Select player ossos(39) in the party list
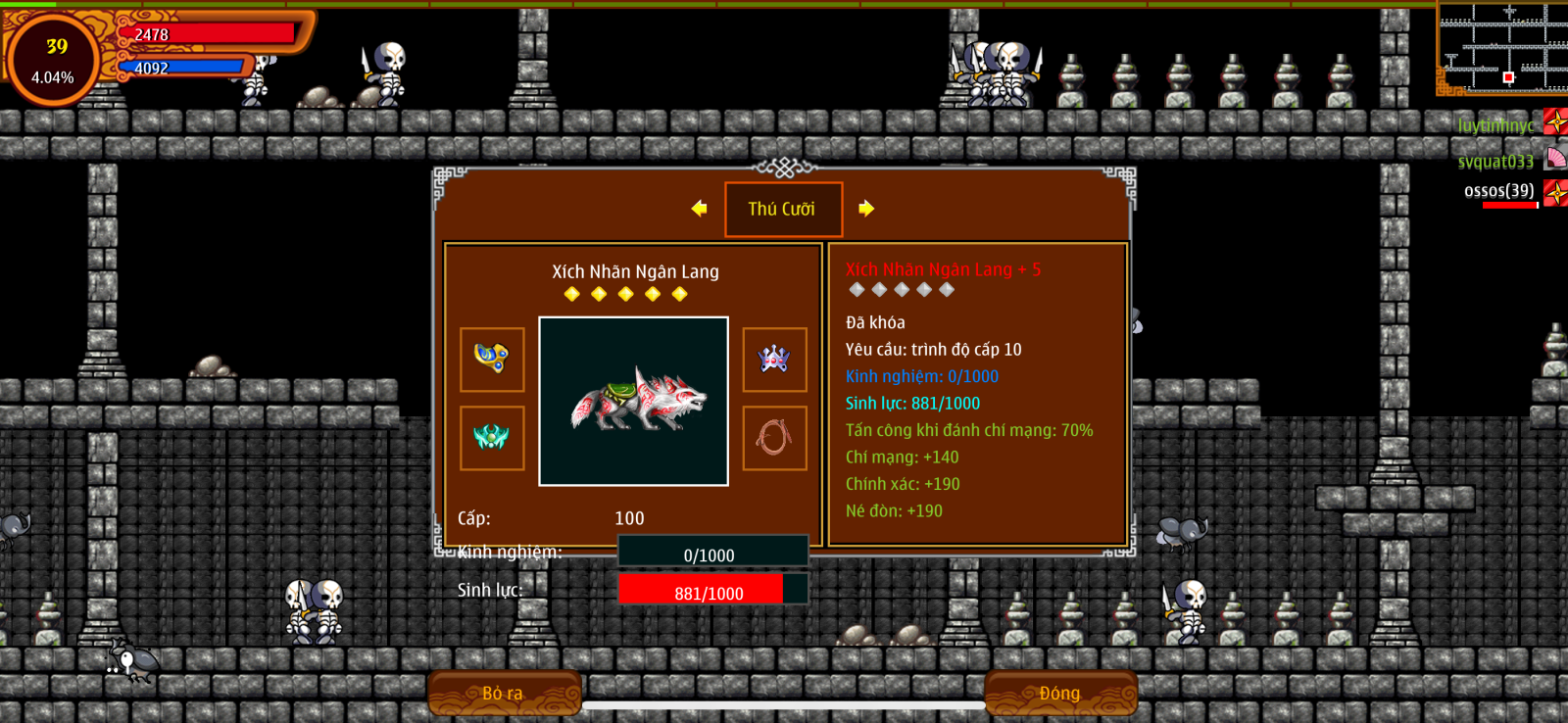Screen dimensions: 1568x723 click(1499, 191)
